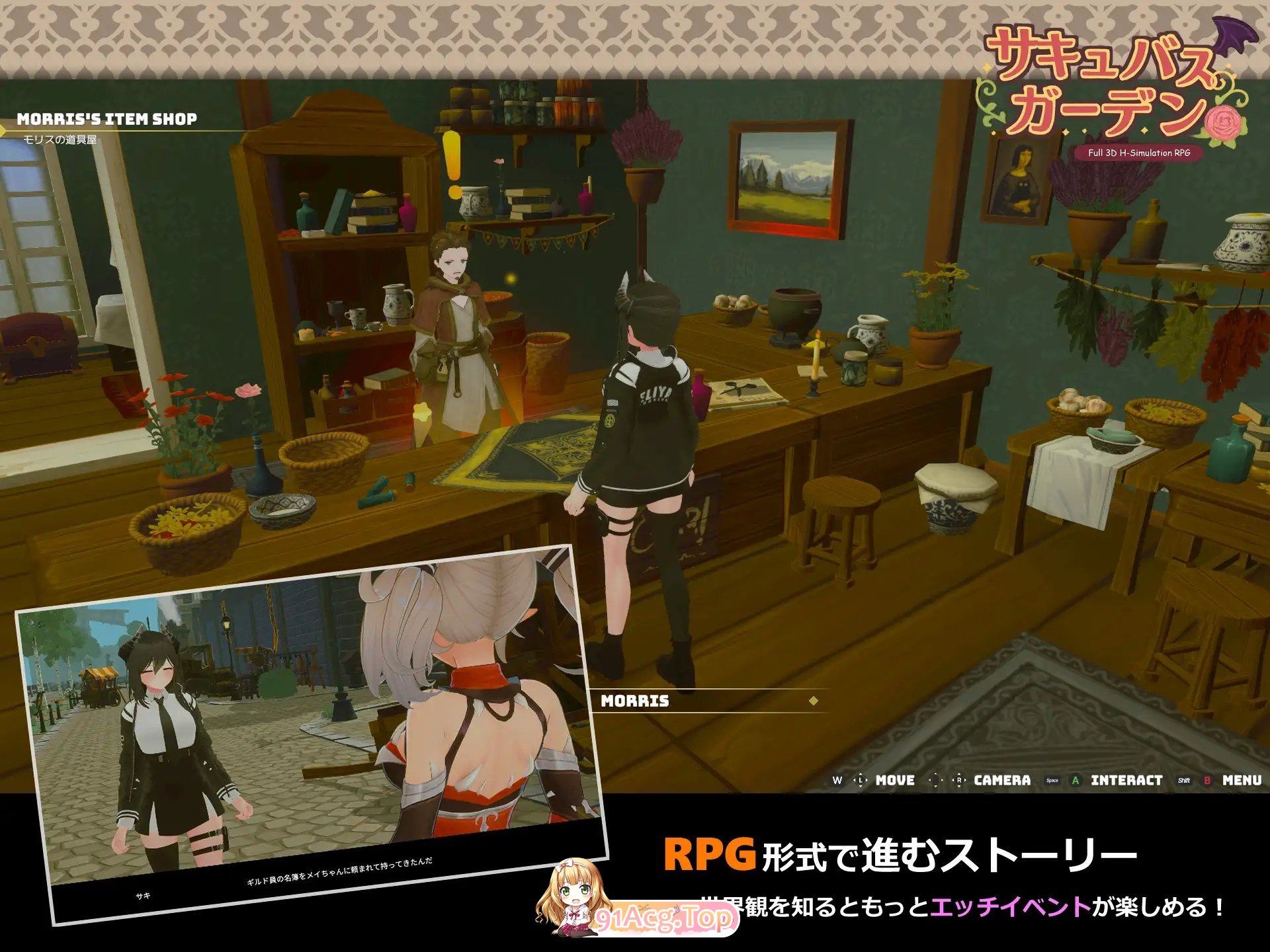Click the directional pad icon between MOVE and CAMERA
Viewport: 1270px width, 952px height.
pyautogui.click(x=935, y=780)
